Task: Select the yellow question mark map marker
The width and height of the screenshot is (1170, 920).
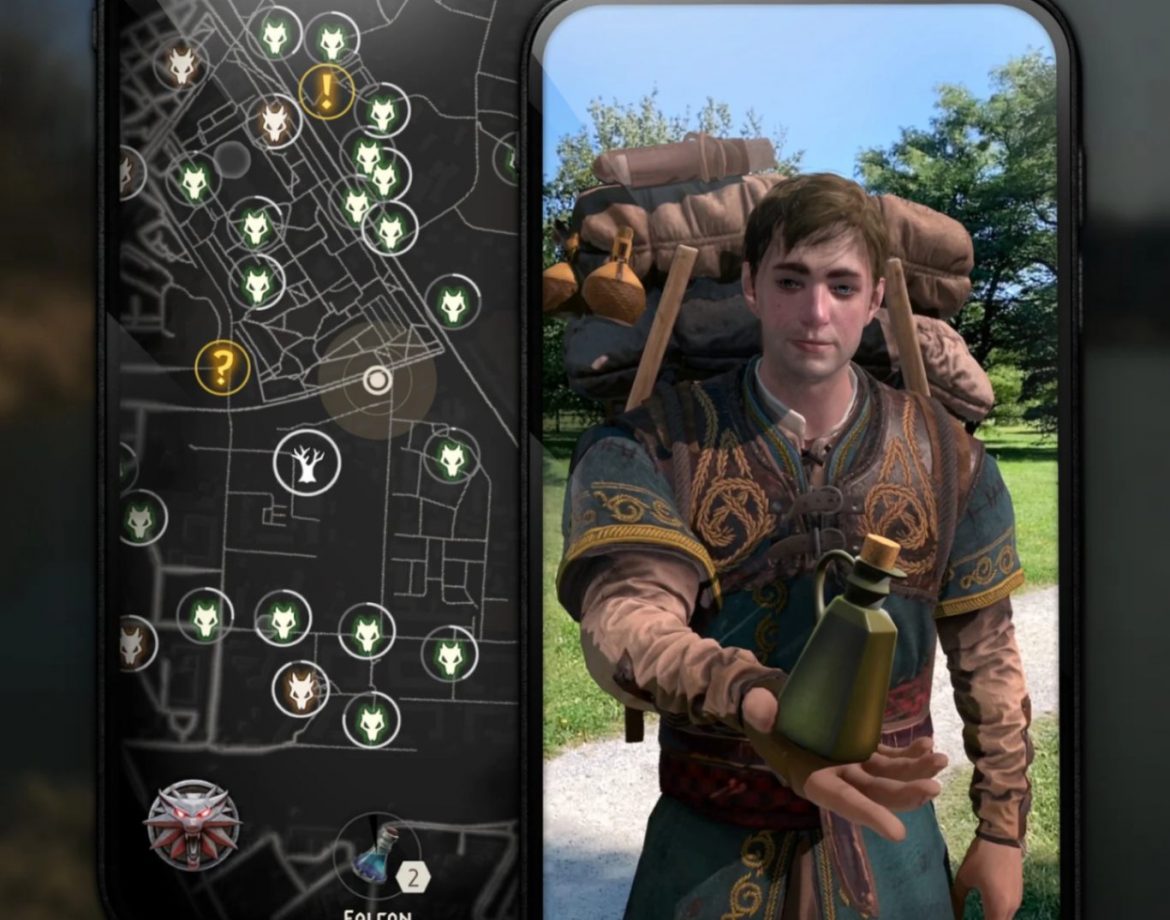Action: tap(222, 367)
